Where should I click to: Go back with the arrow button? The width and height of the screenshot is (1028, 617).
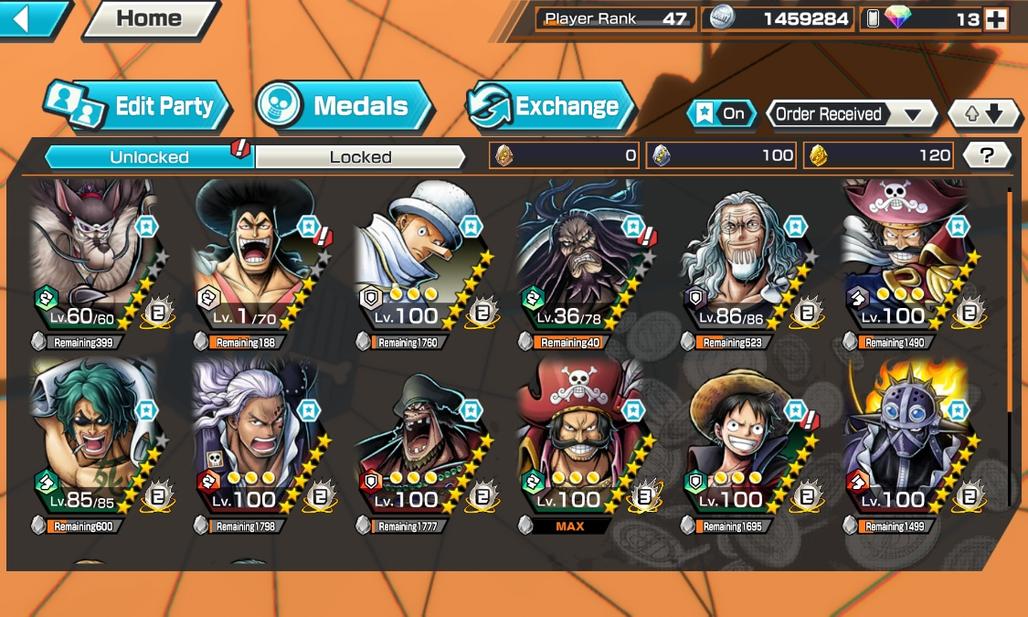pos(32,19)
